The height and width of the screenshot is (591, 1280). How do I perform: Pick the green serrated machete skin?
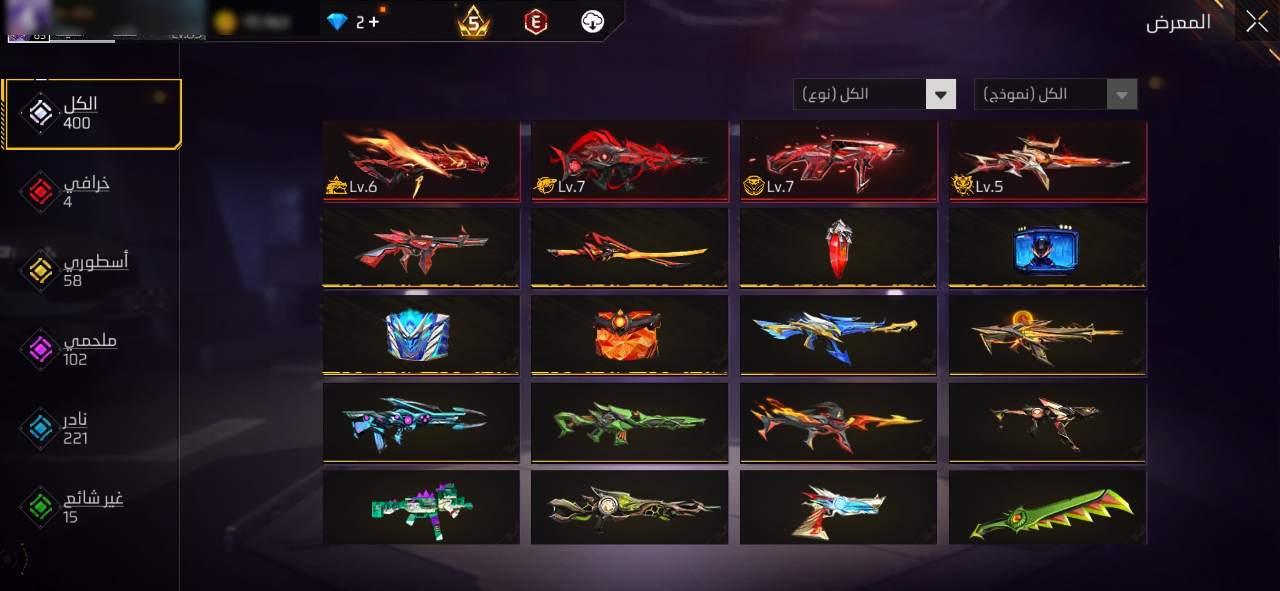1047,509
